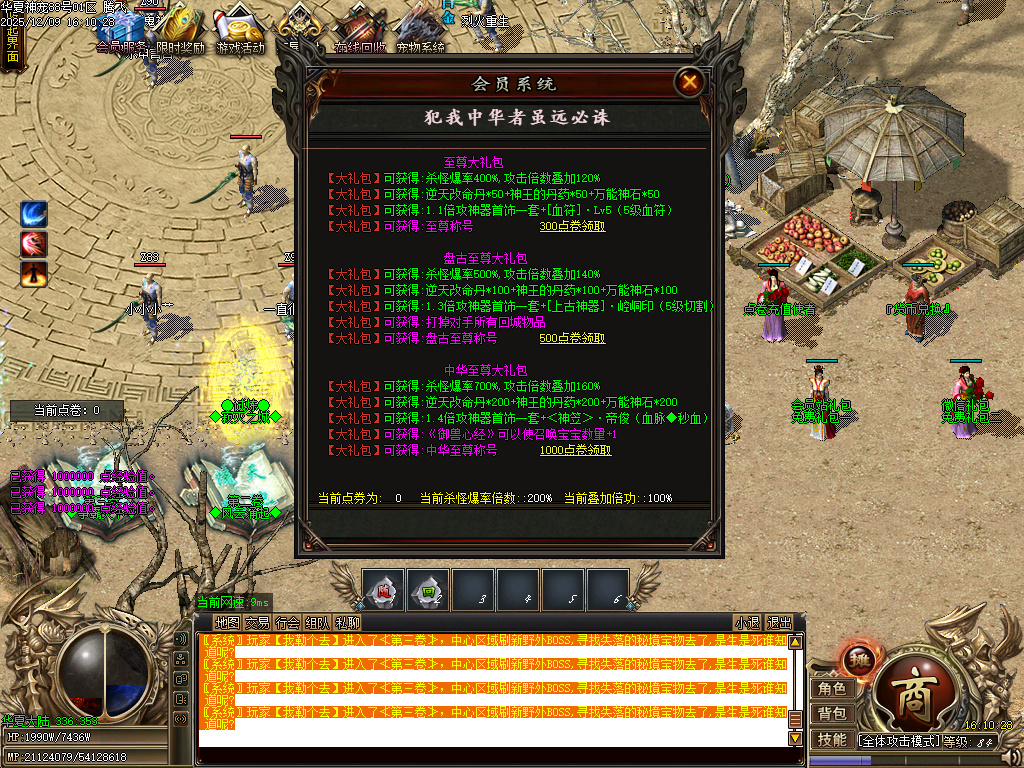This screenshot has height=768, width=1024.
Task: Open 在线回收 online recycling
Action: [358, 30]
